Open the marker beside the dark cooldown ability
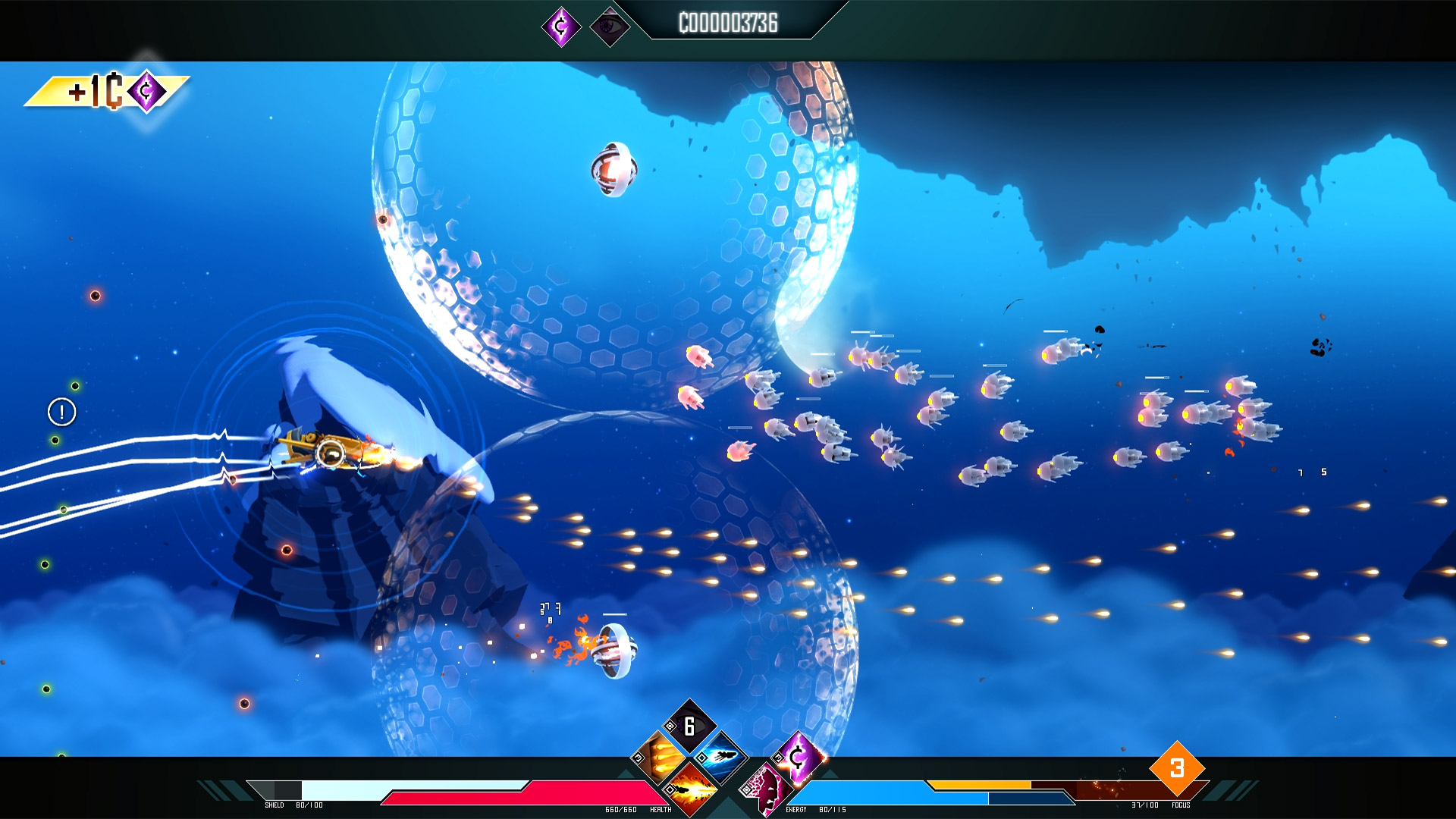The width and height of the screenshot is (1456, 819). click(670, 726)
